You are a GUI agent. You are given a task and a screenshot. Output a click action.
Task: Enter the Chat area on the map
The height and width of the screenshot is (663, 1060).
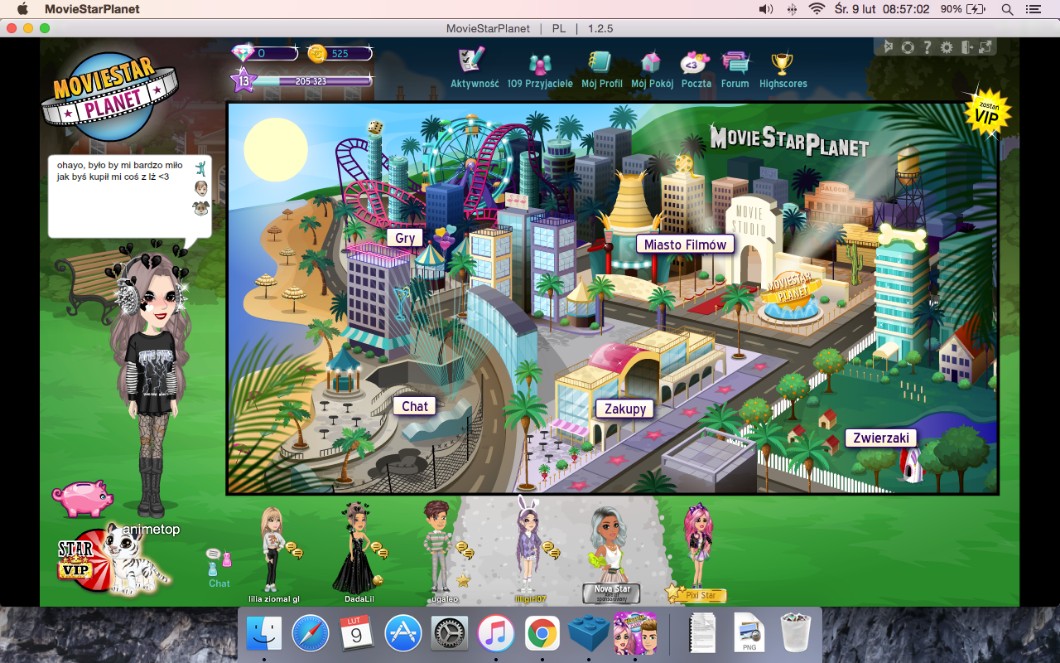(x=415, y=406)
